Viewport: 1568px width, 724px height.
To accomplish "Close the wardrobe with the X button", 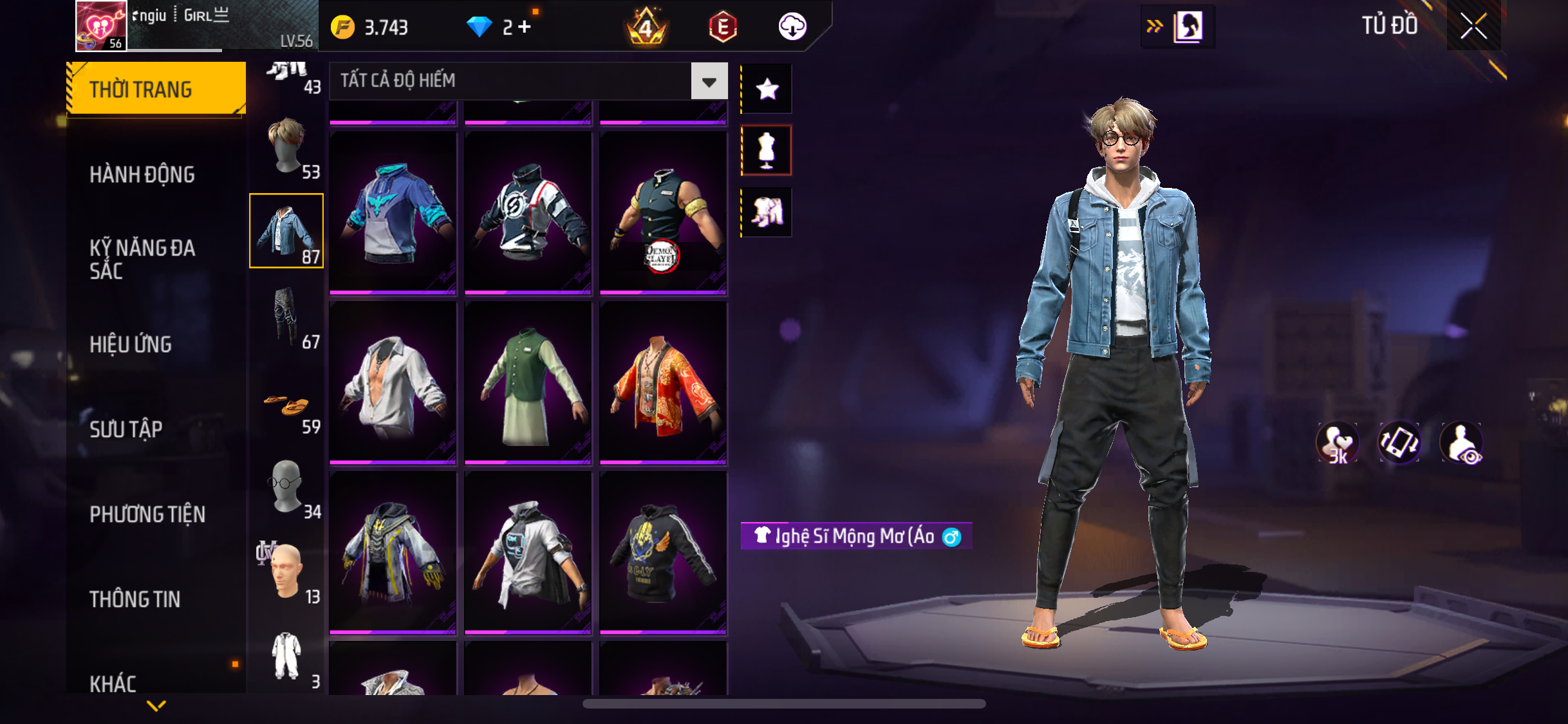I will (1473, 26).
